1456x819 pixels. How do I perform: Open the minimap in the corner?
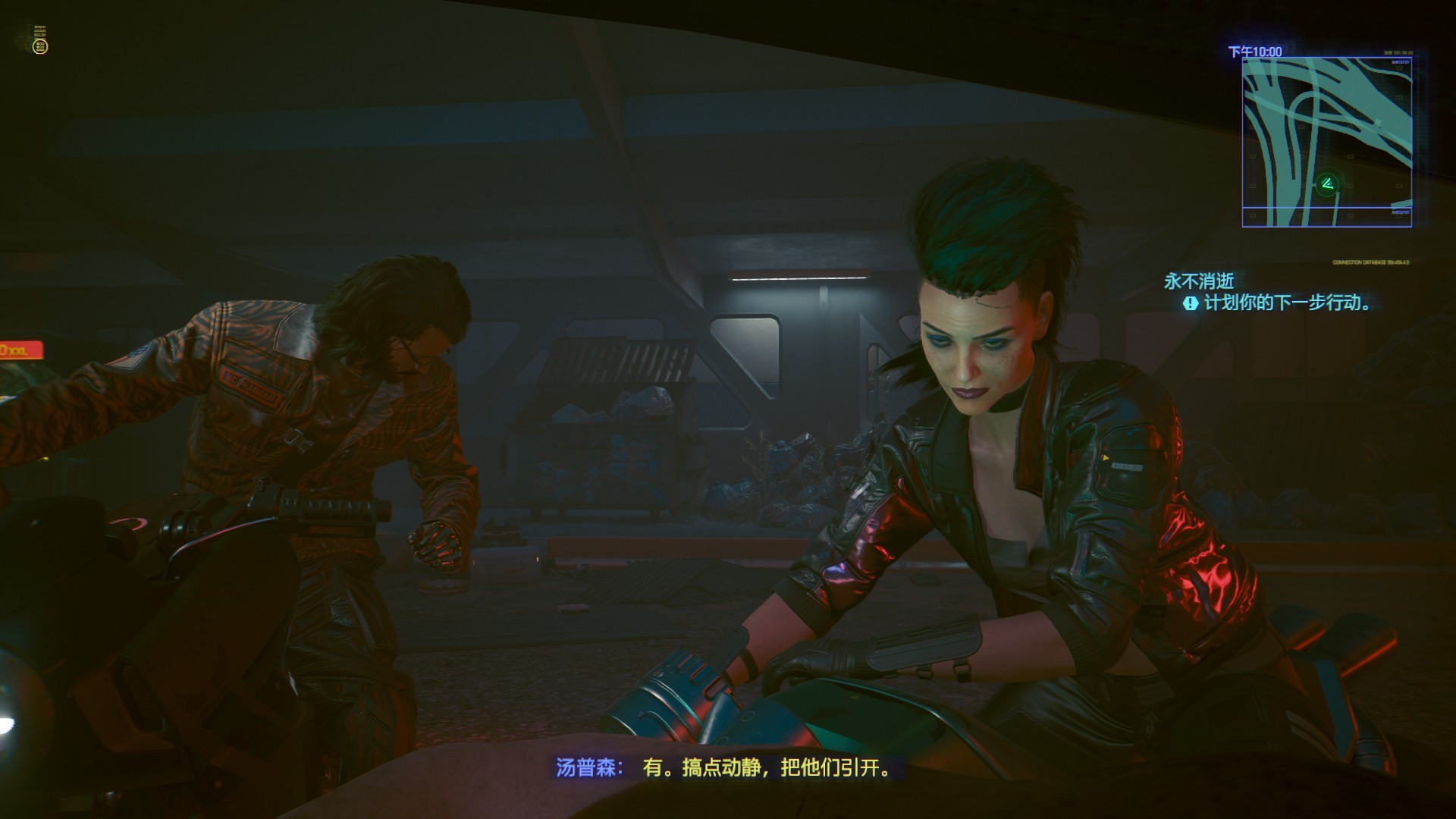pyautogui.click(x=1326, y=143)
